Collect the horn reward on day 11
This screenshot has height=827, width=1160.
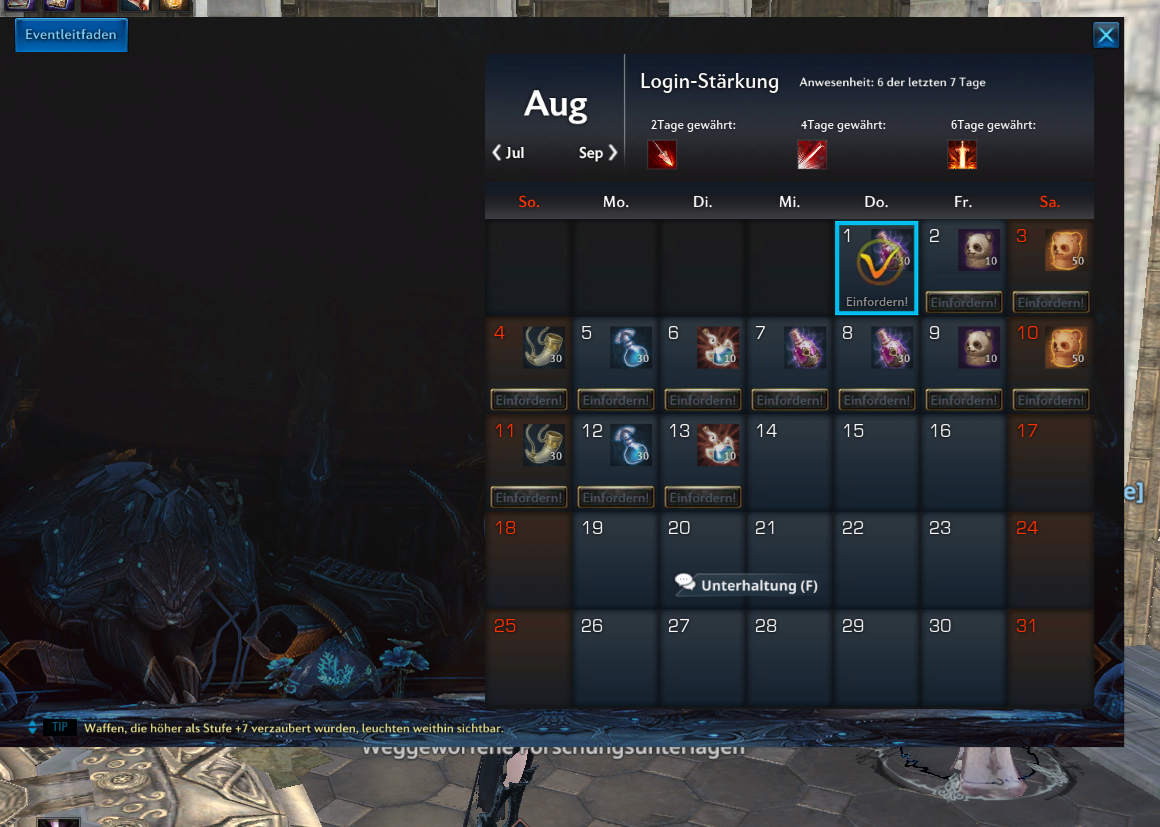(x=529, y=497)
